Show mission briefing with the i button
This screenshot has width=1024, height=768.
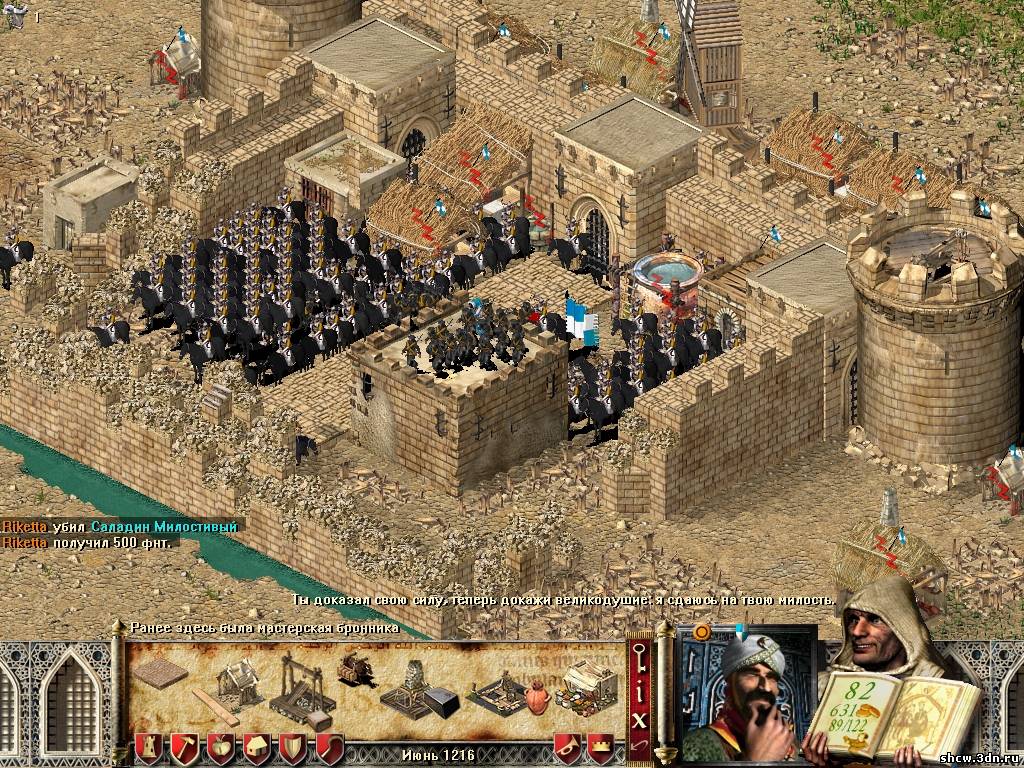(638, 691)
